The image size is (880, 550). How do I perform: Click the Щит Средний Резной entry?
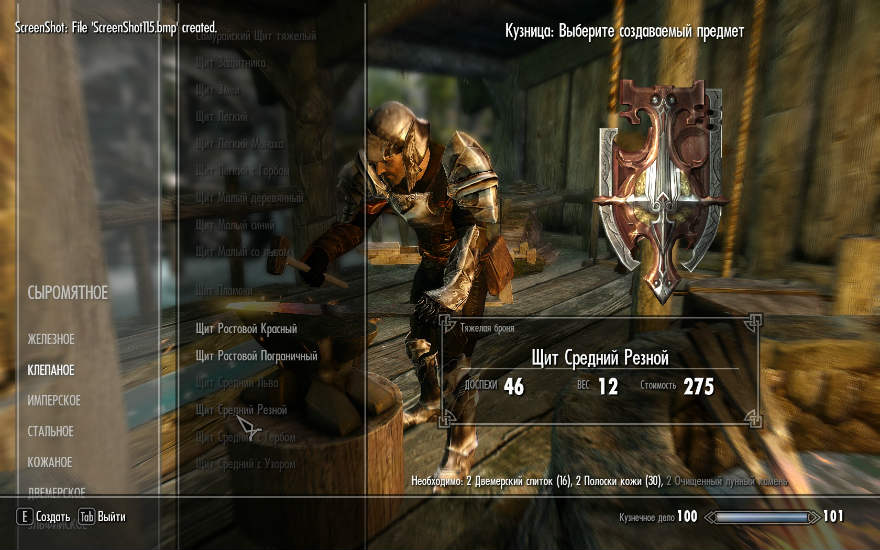(242, 410)
